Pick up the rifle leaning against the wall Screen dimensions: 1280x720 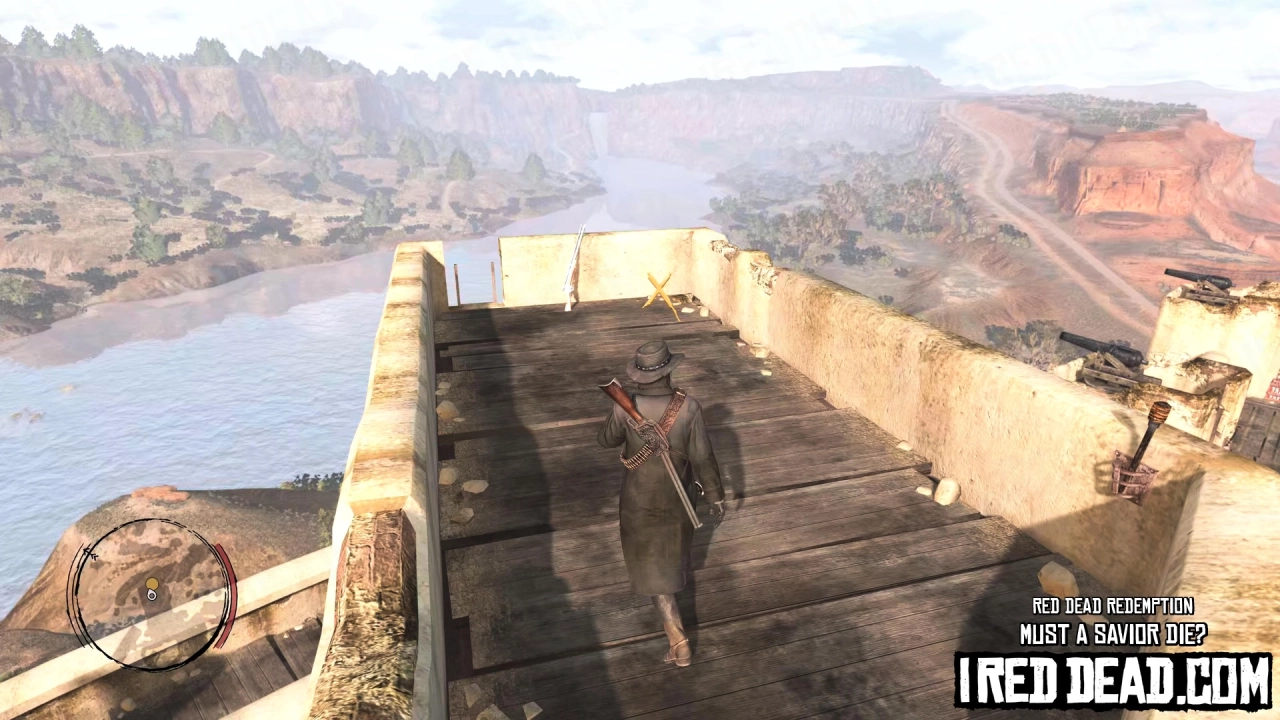pyautogui.click(x=572, y=265)
